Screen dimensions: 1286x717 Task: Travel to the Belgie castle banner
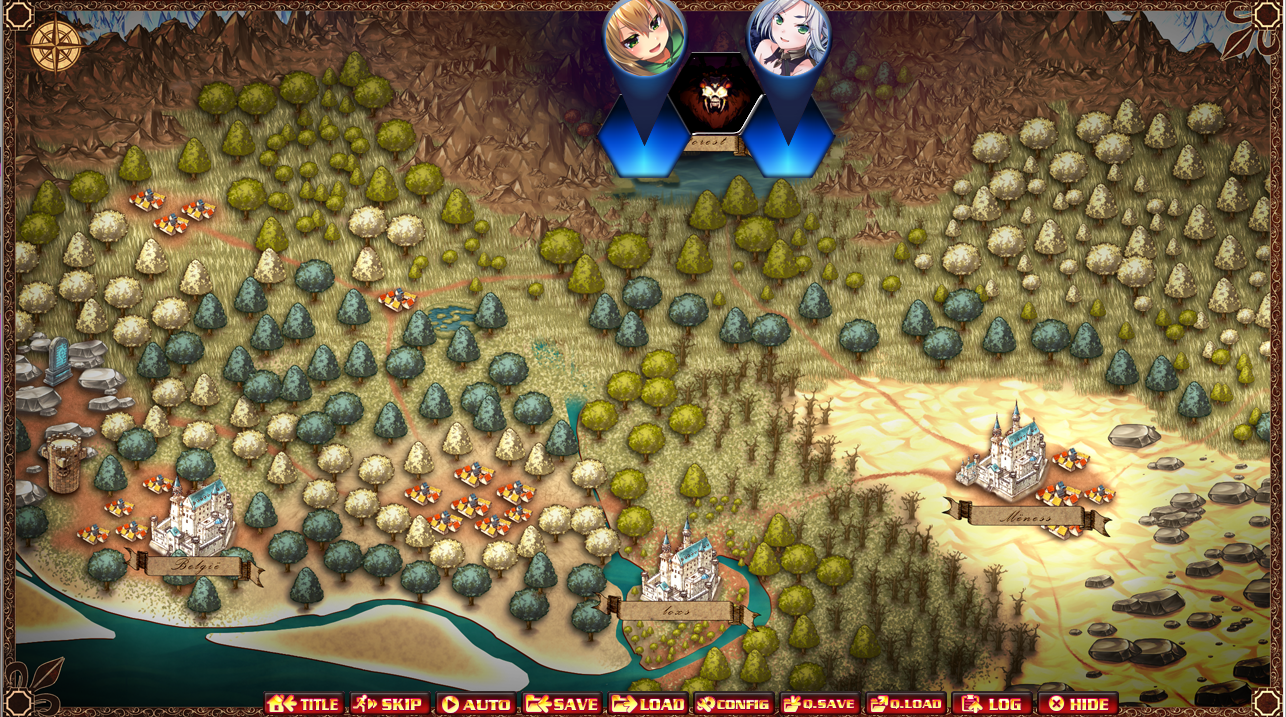click(x=194, y=566)
